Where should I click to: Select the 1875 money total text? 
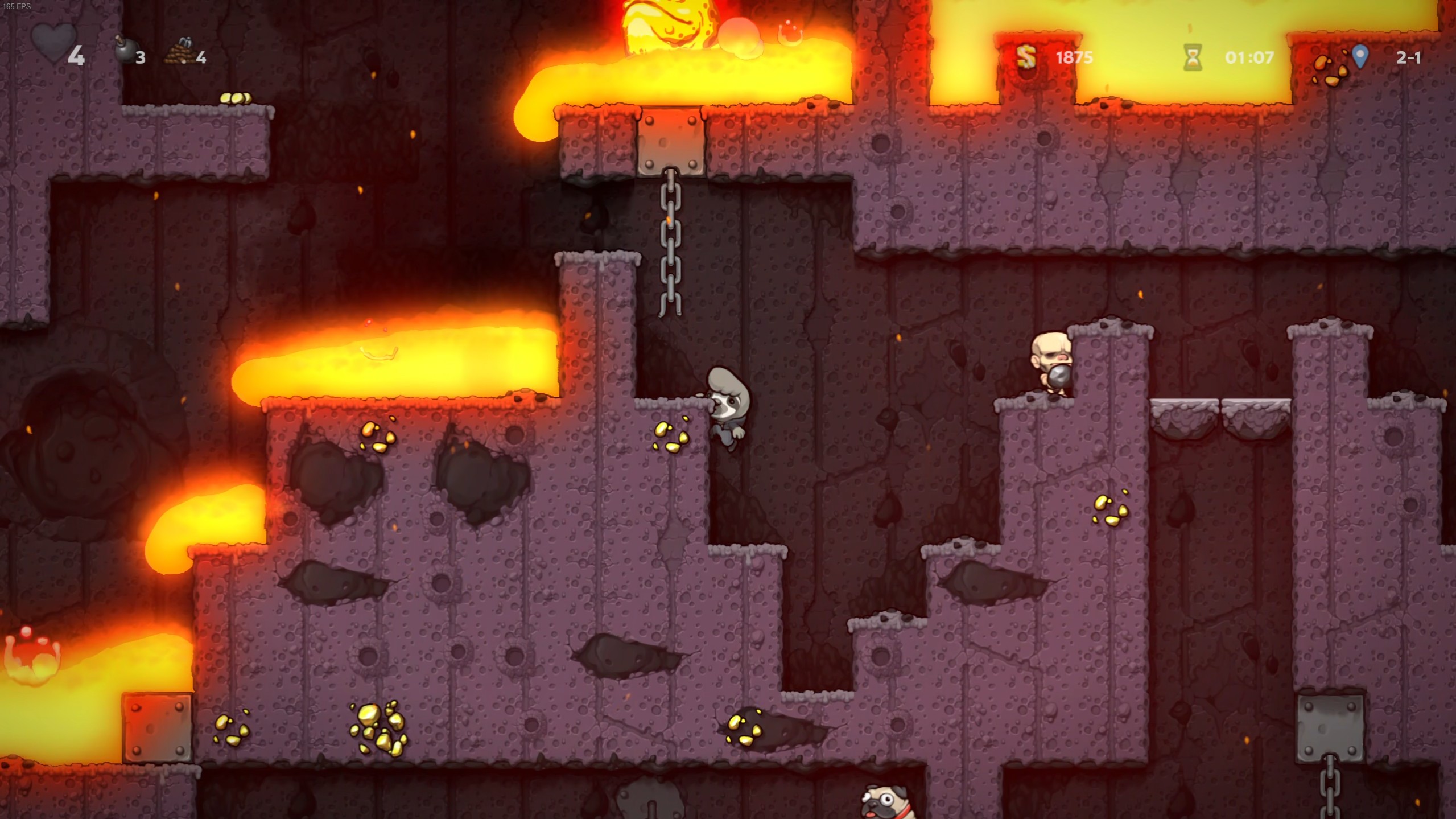(x=1074, y=57)
